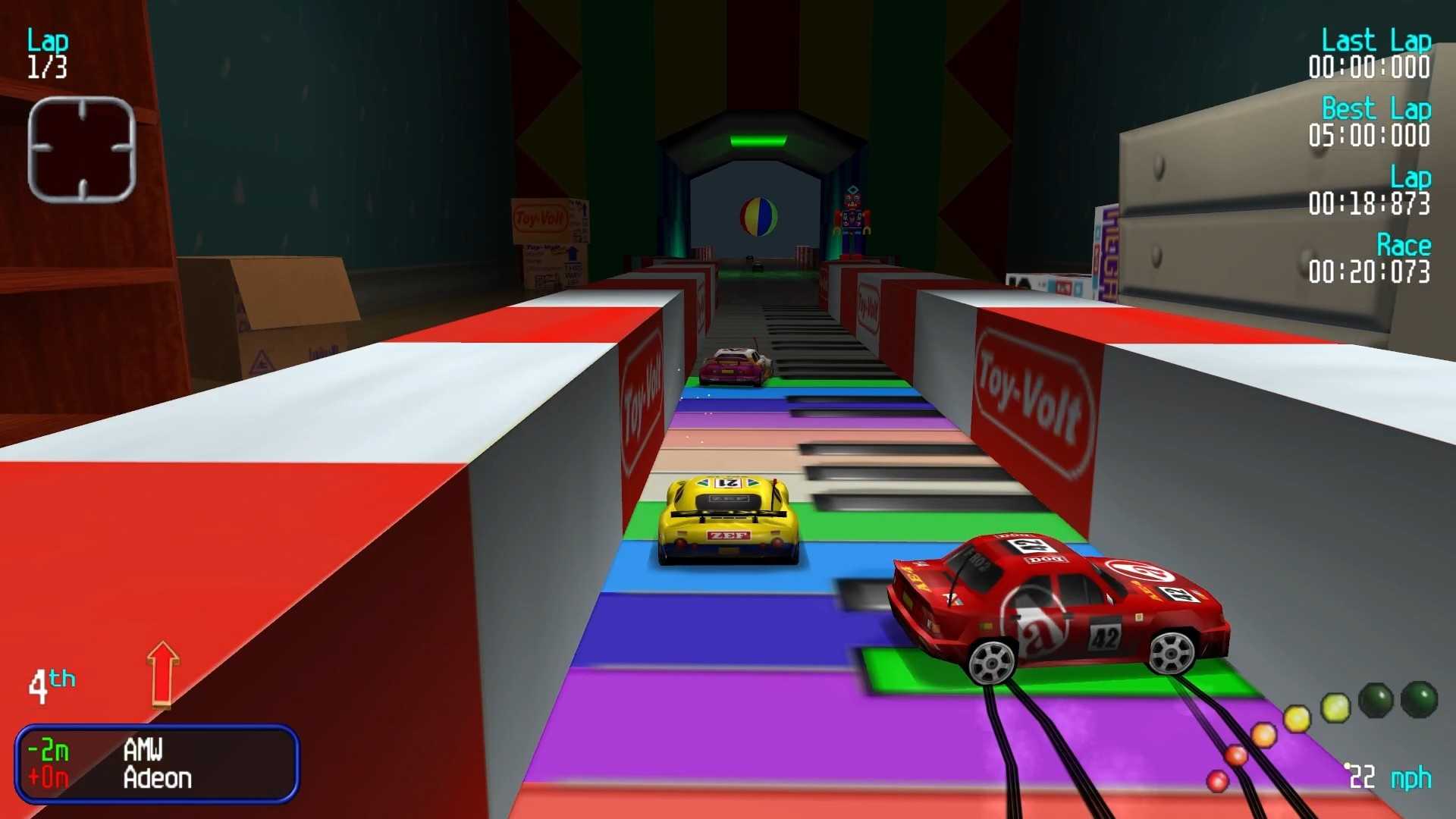Toggle the Best Lap timer readout
Image resolution: width=1456 pixels, height=819 pixels.
coord(1373,123)
